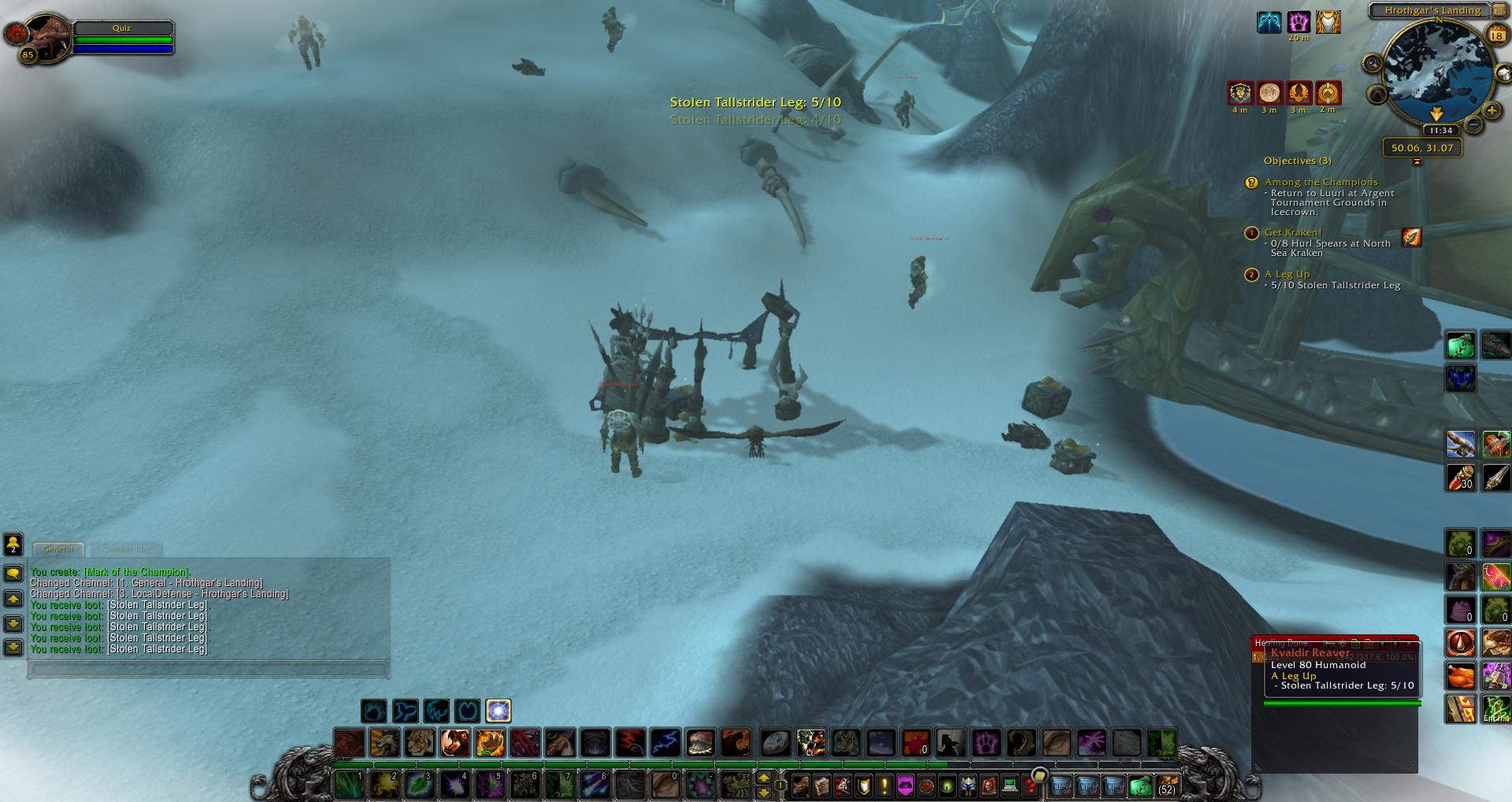
Task: Activate the glowing Moonkin shapeshift form icon
Action: tap(498, 711)
